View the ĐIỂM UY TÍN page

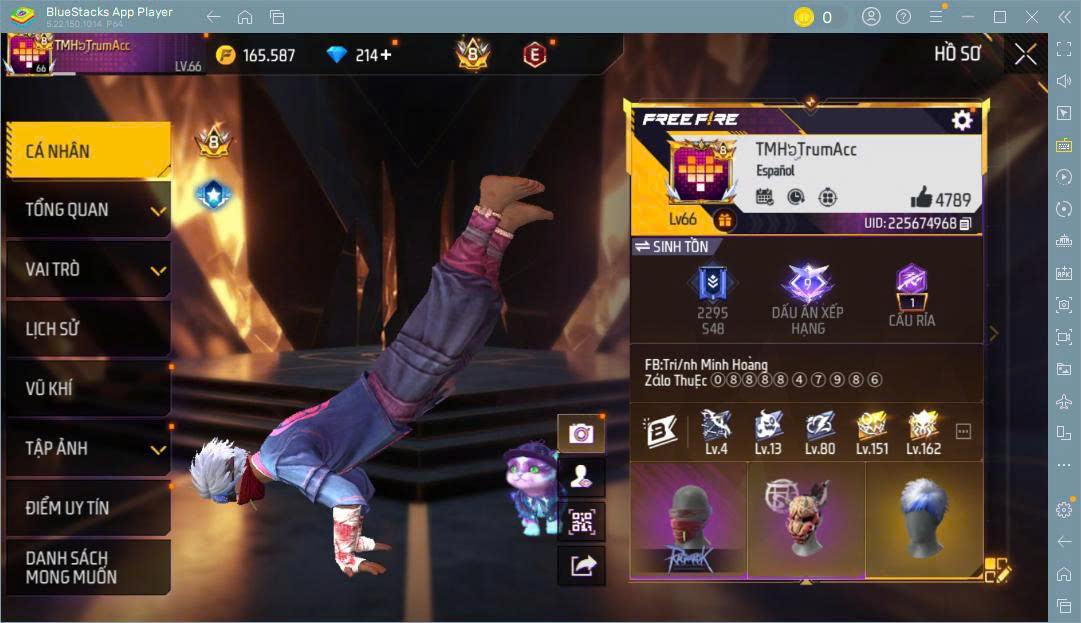pos(88,507)
